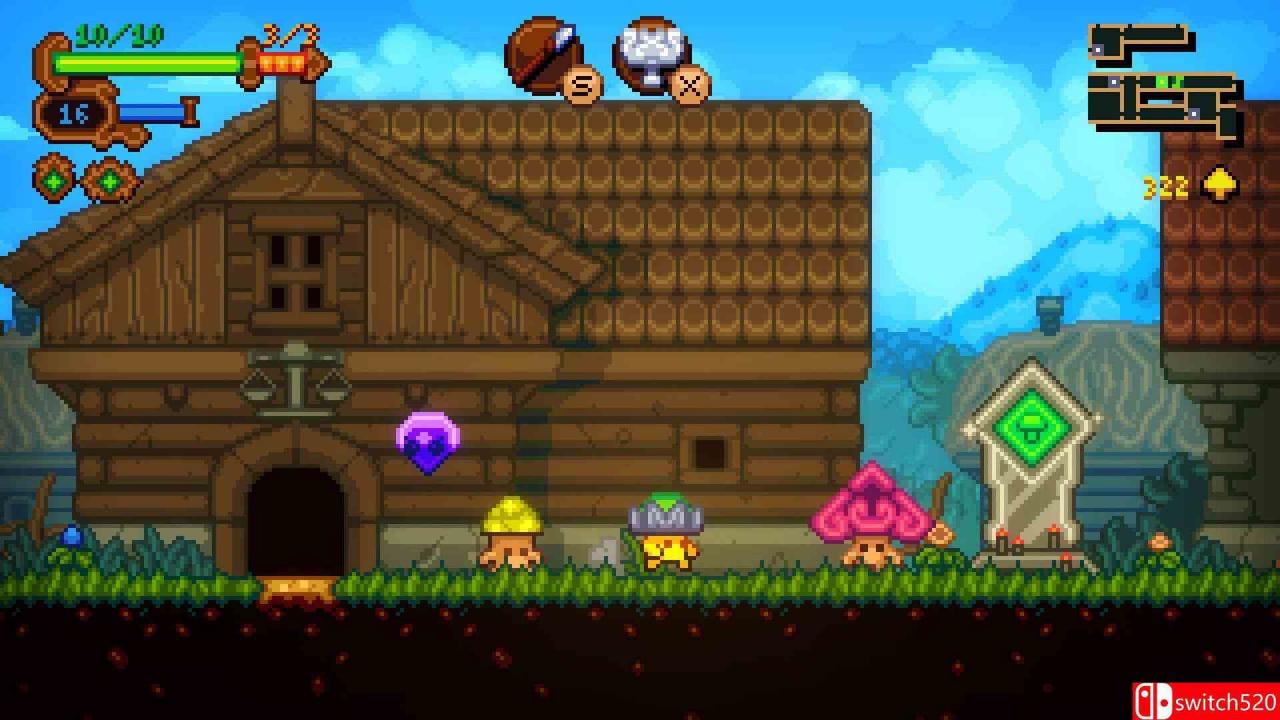This screenshot has height=720, width=1280.
Task: Click the green player marker on the minimap
Action: [1161, 81]
